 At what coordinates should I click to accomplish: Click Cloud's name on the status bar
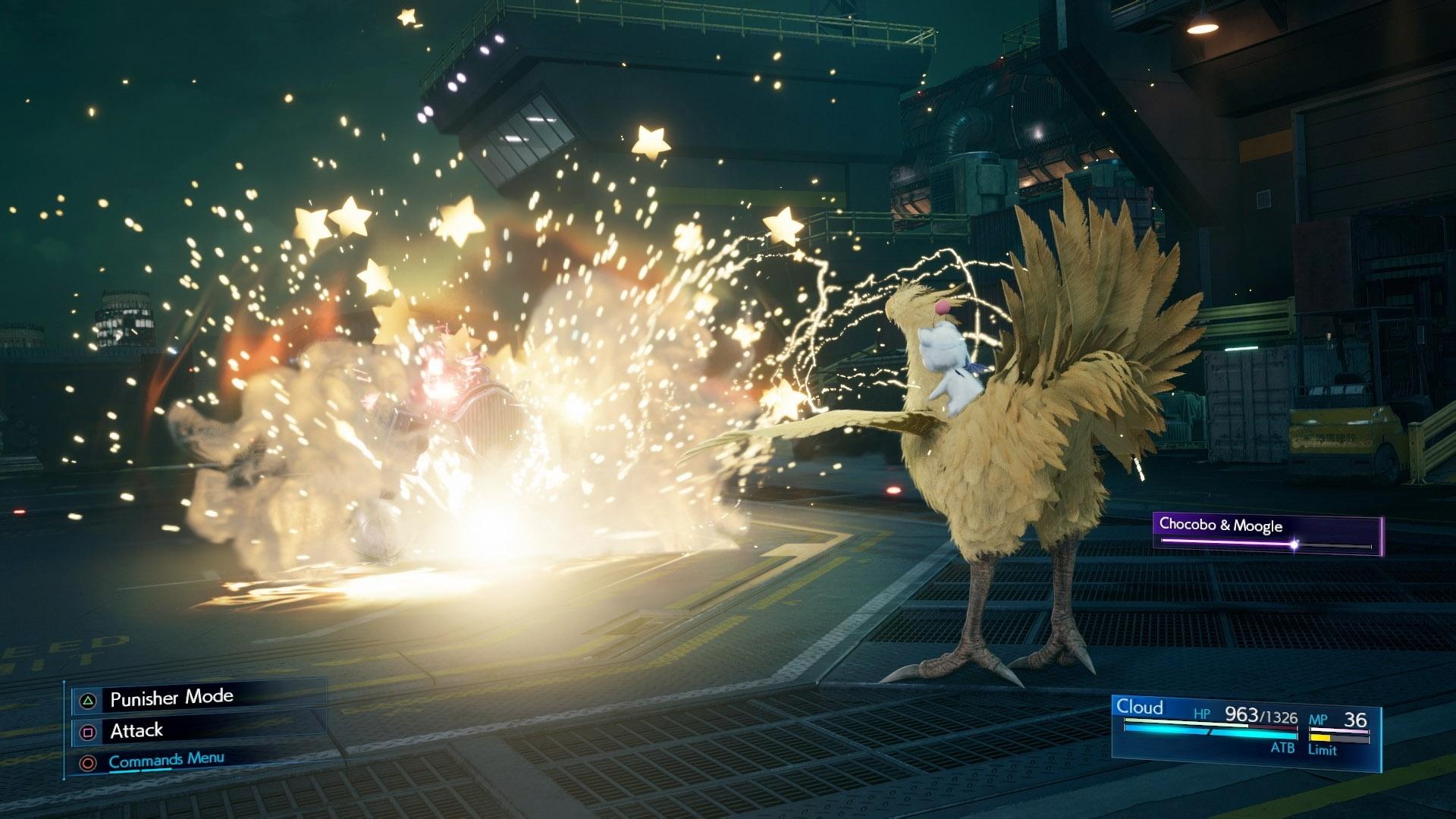click(1139, 707)
